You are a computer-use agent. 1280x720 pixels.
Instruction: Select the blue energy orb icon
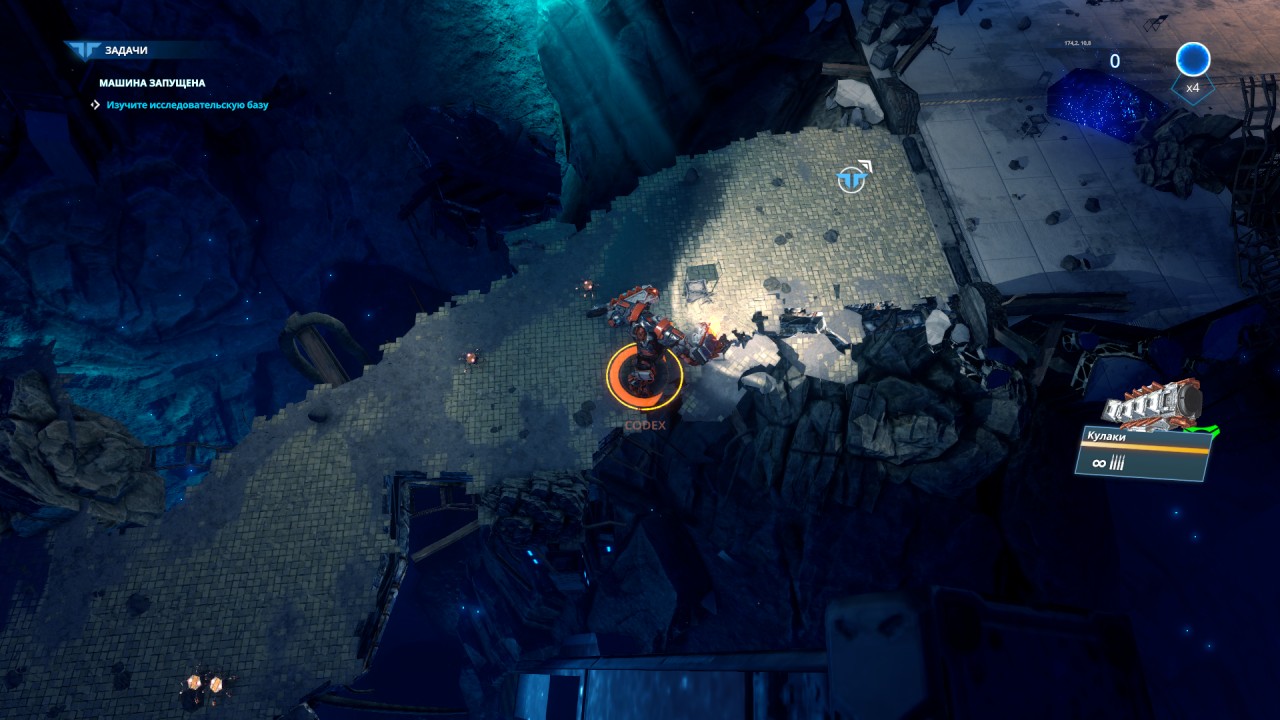[1192, 60]
